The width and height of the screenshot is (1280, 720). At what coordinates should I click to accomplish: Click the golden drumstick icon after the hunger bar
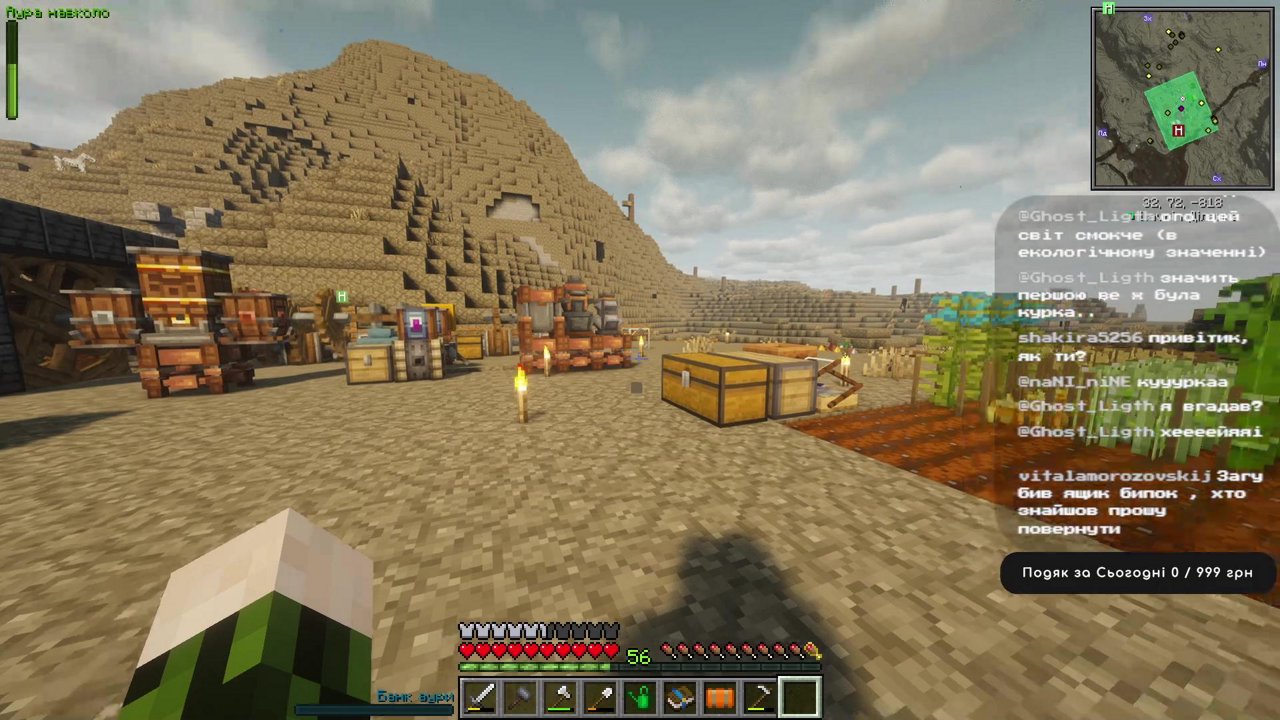(812, 651)
